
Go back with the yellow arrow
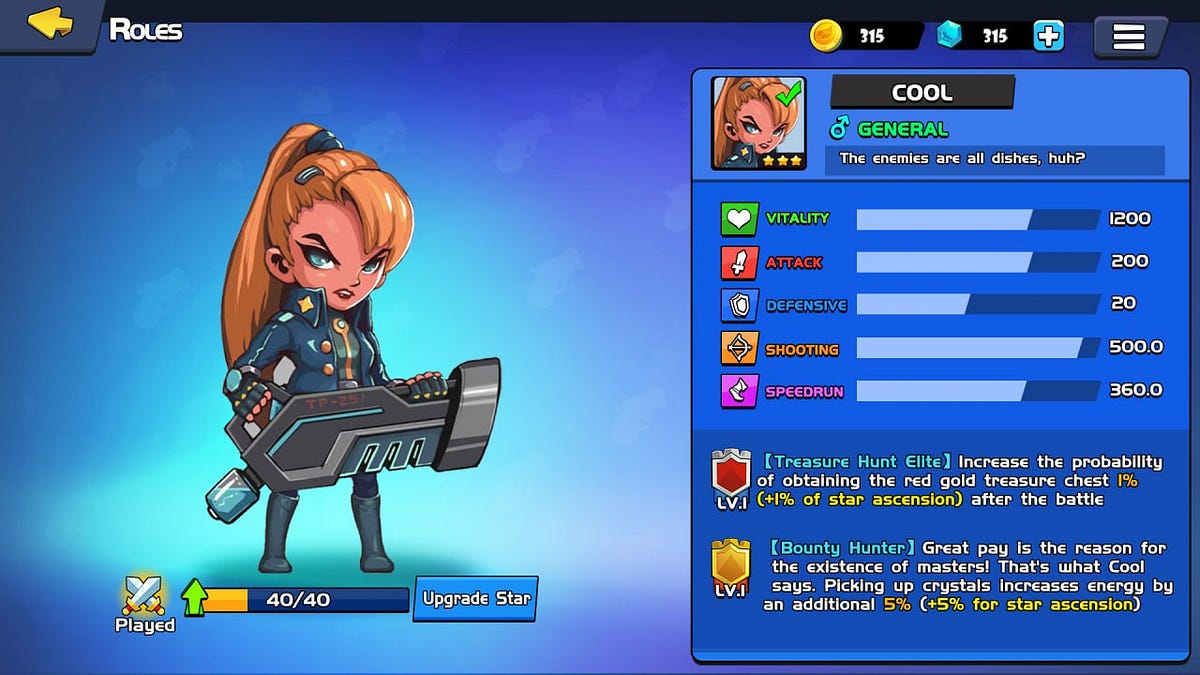[x=49, y=24]
